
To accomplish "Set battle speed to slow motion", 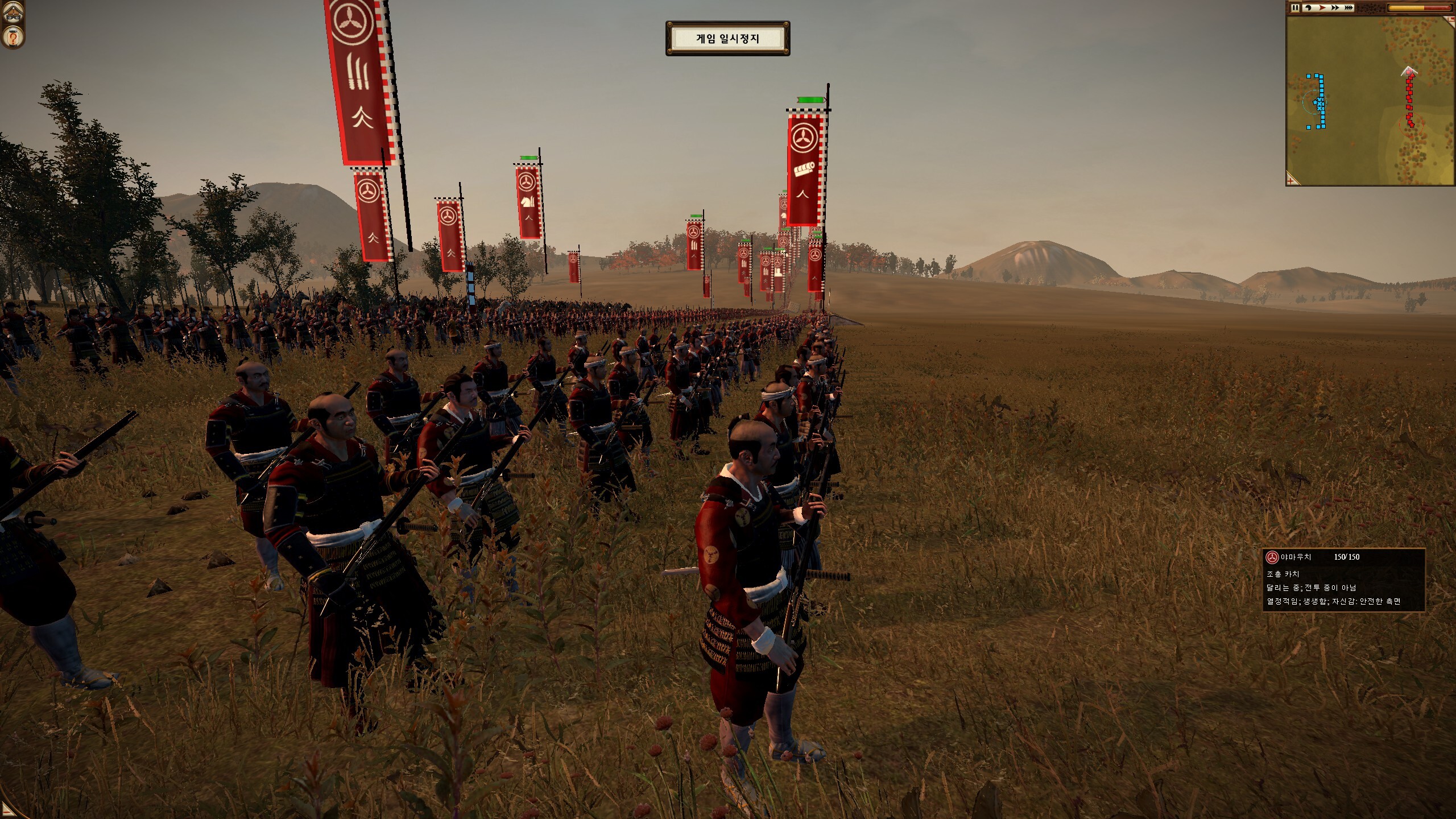I will coord(1307,8).
